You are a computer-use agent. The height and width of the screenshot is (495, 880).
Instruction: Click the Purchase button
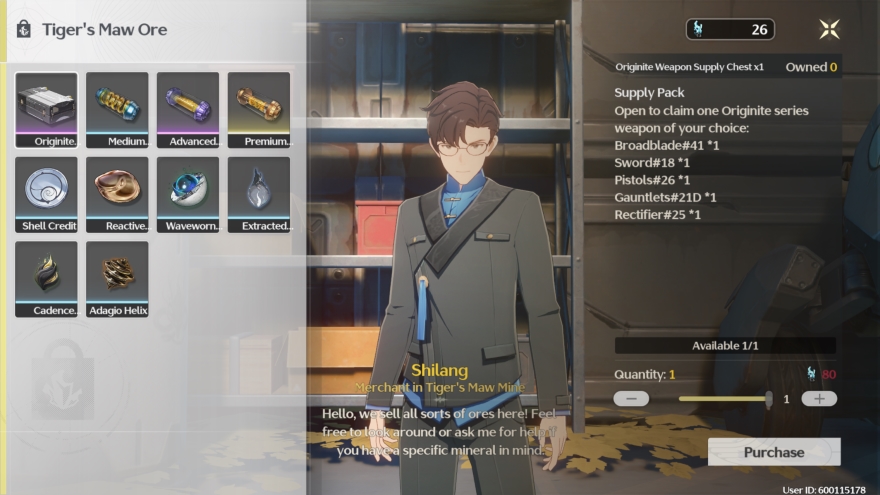tap(773, 452)
